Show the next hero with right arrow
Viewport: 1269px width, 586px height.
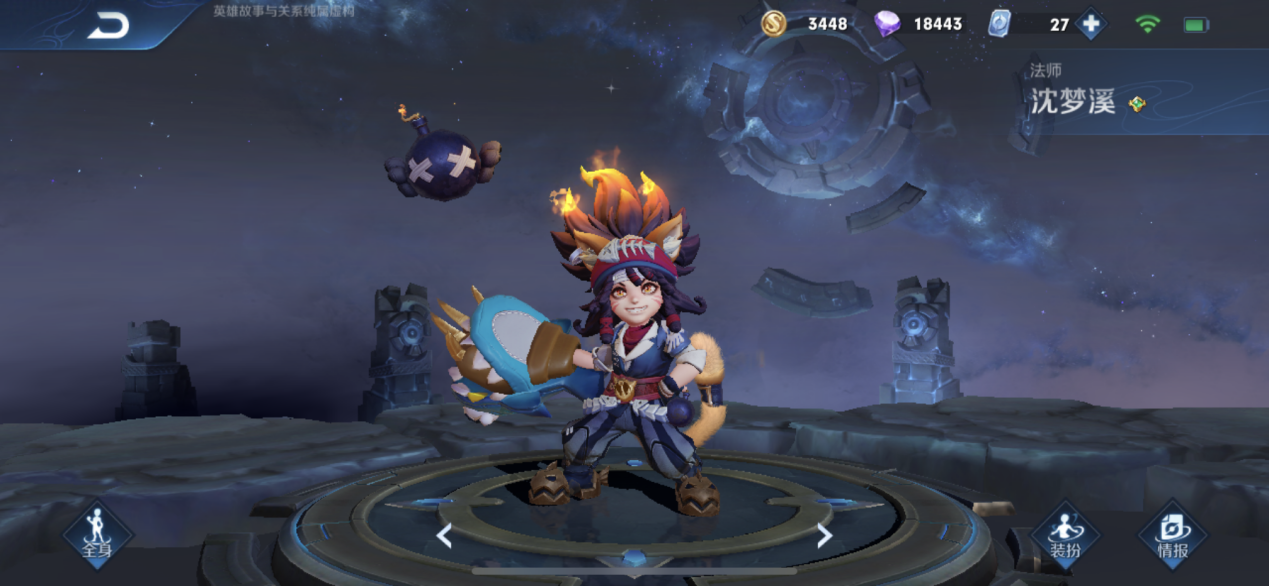click(x=824, y=537)
